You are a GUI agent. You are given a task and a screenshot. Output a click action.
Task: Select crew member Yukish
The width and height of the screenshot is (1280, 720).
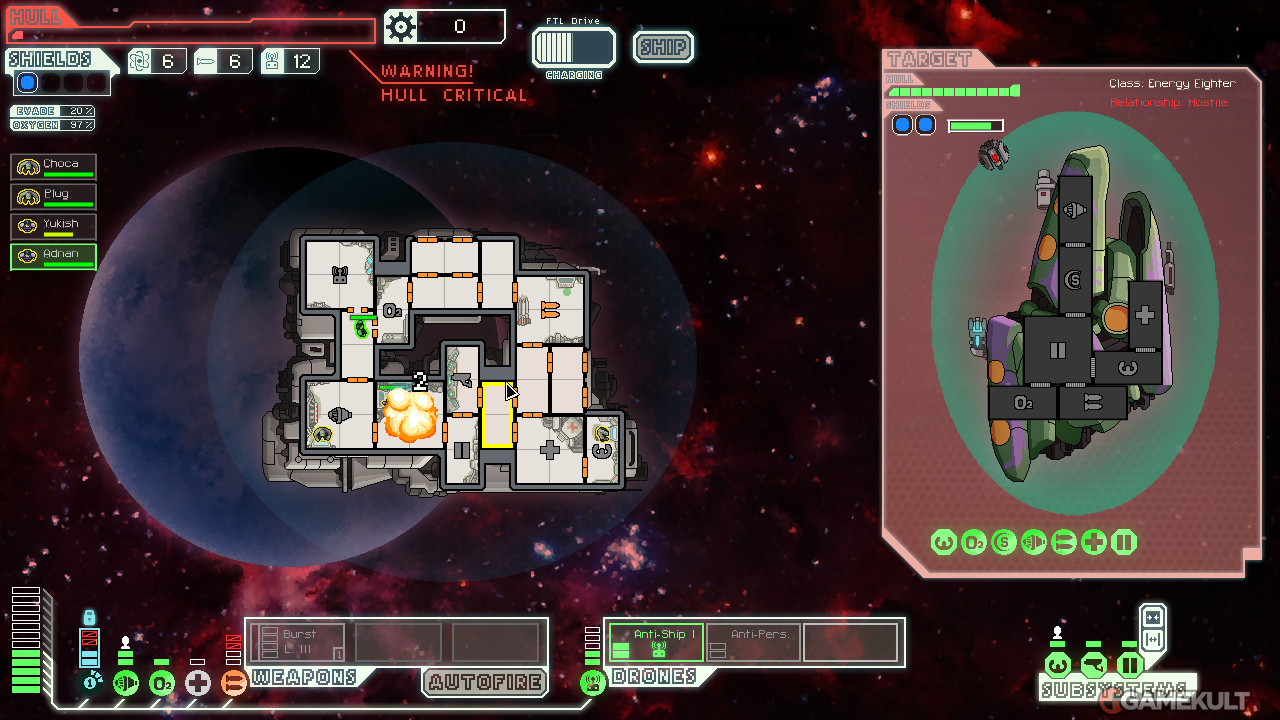tap(54, 227)
